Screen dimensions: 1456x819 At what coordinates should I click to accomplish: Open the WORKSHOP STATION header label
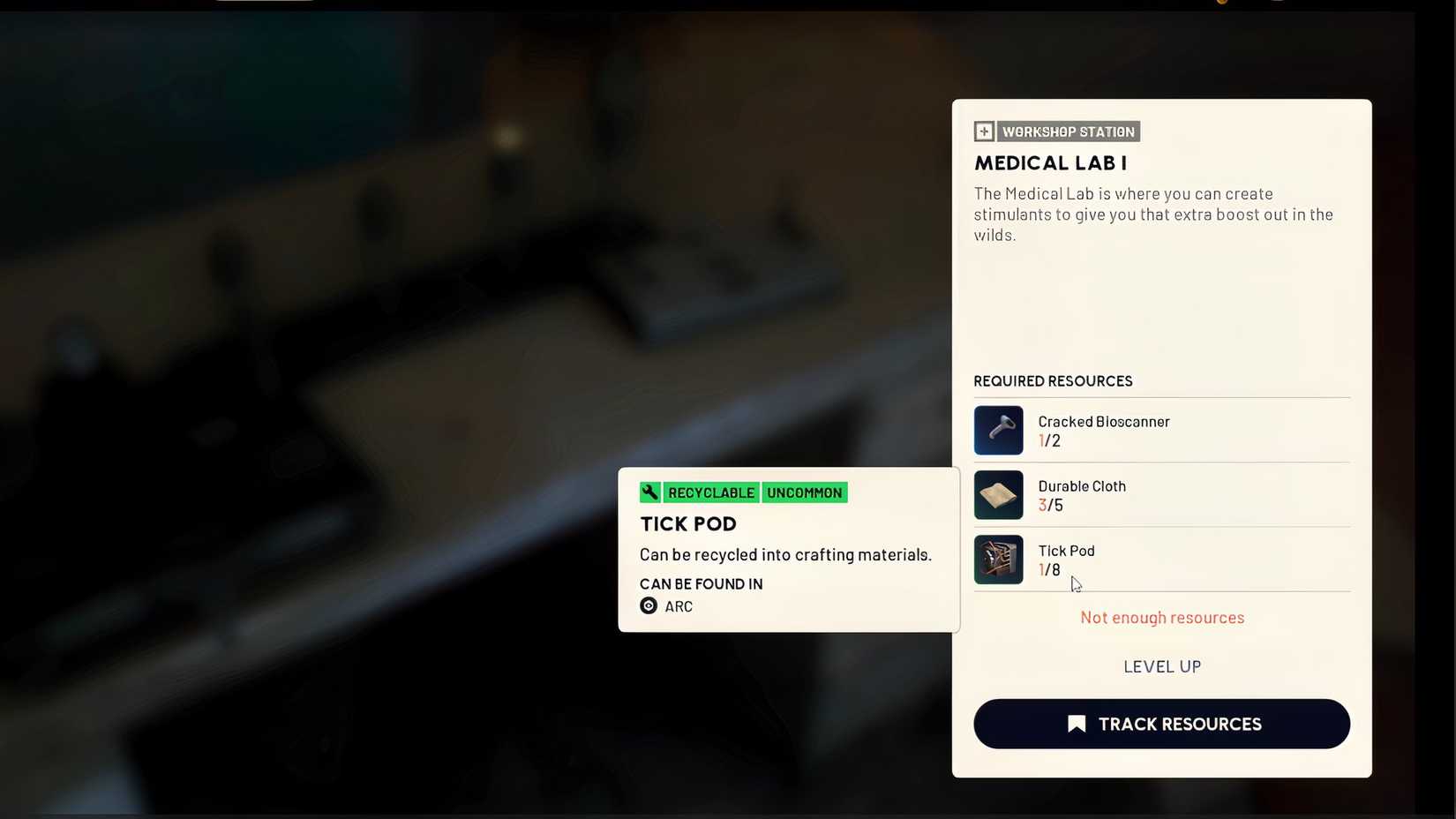(1068, 131)
